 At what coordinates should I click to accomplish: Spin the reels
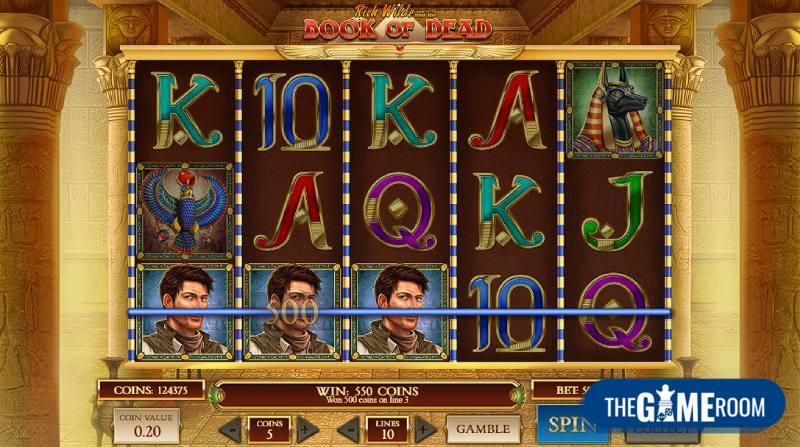(559, 424)
